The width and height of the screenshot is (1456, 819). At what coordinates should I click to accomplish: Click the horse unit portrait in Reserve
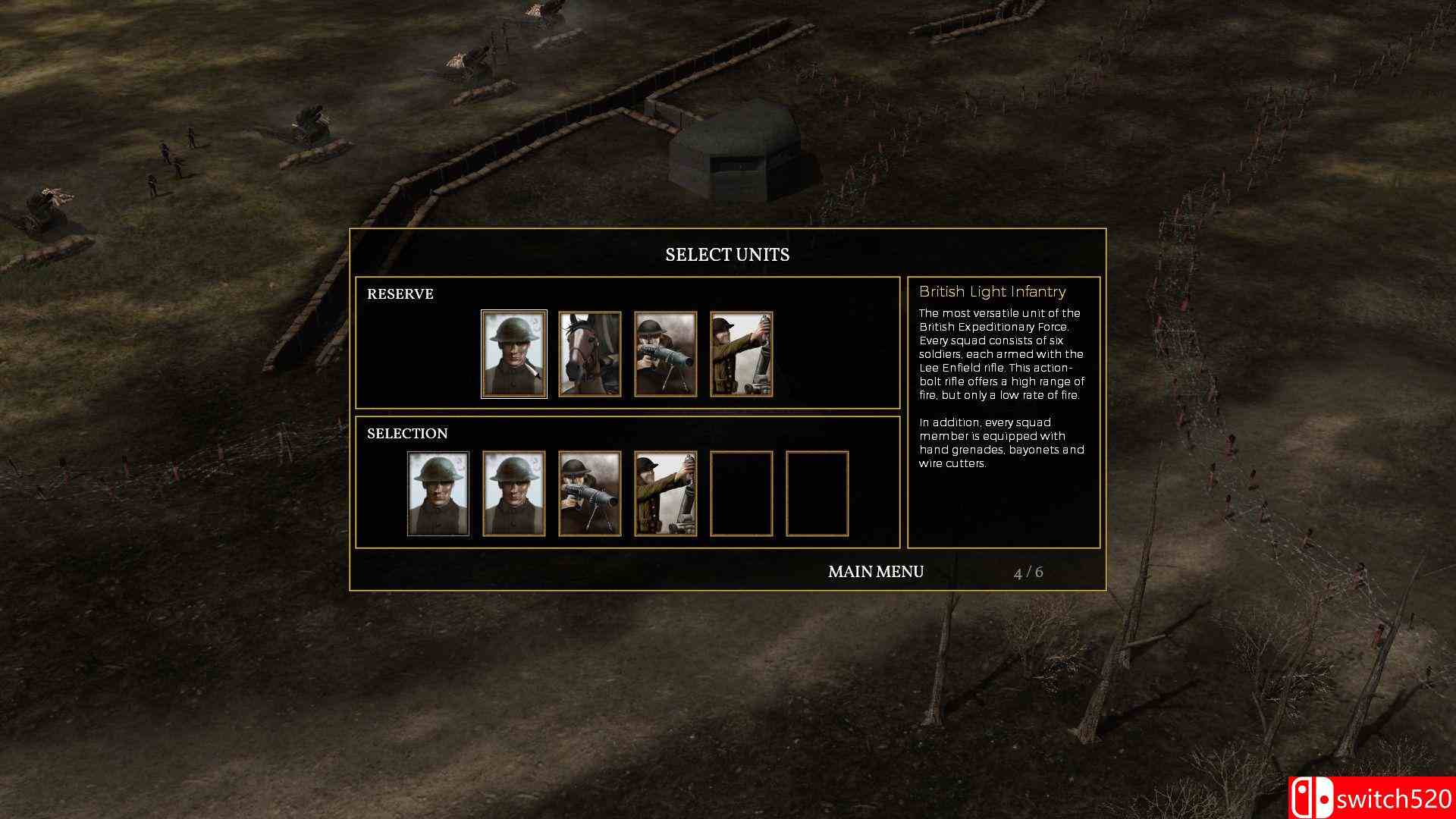(x=590, y=353)
